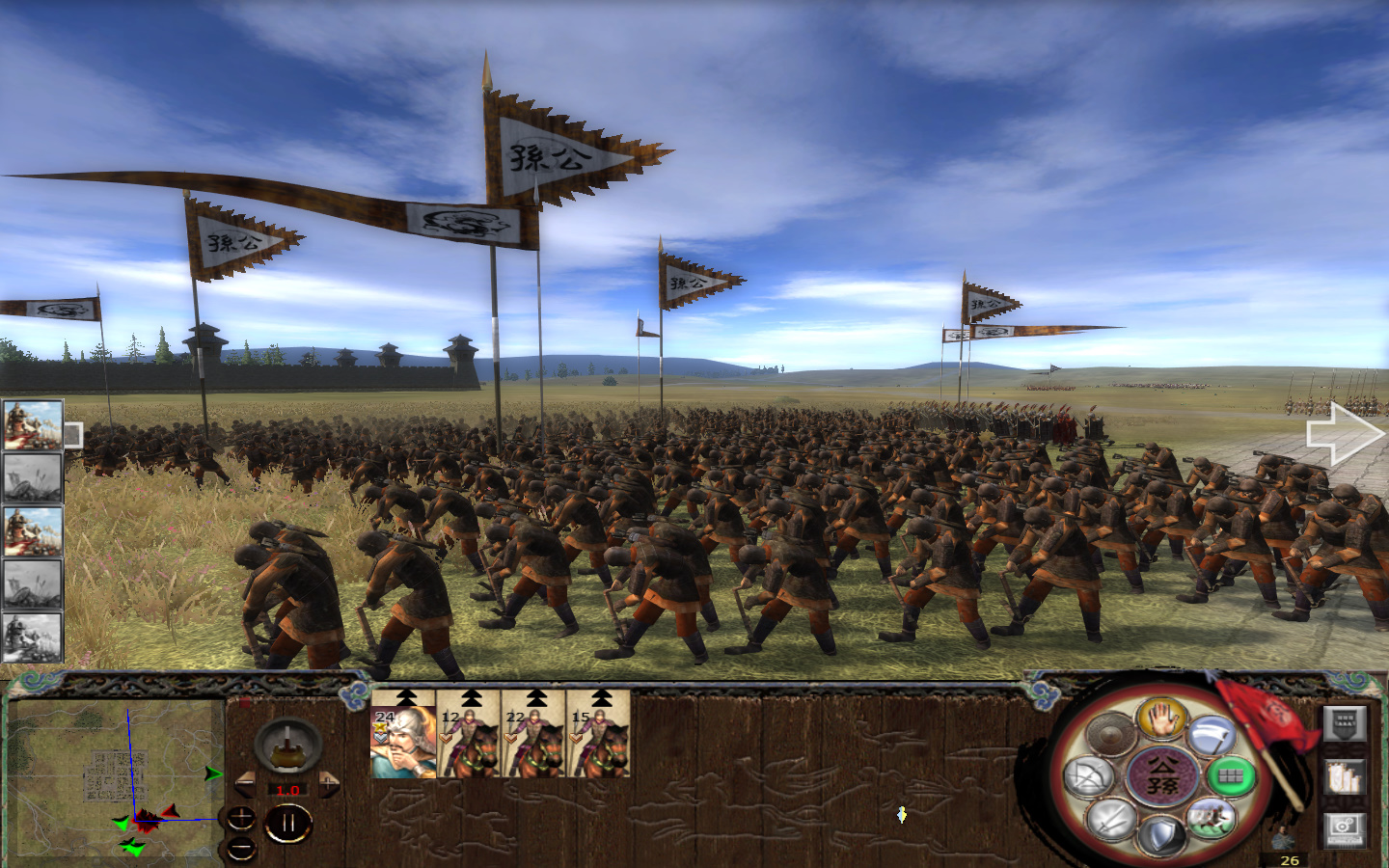Increase battle speed with the plus arrow
Image resolution: width=1389 pixels, height=868 pixels.
[x=328, y=782]
